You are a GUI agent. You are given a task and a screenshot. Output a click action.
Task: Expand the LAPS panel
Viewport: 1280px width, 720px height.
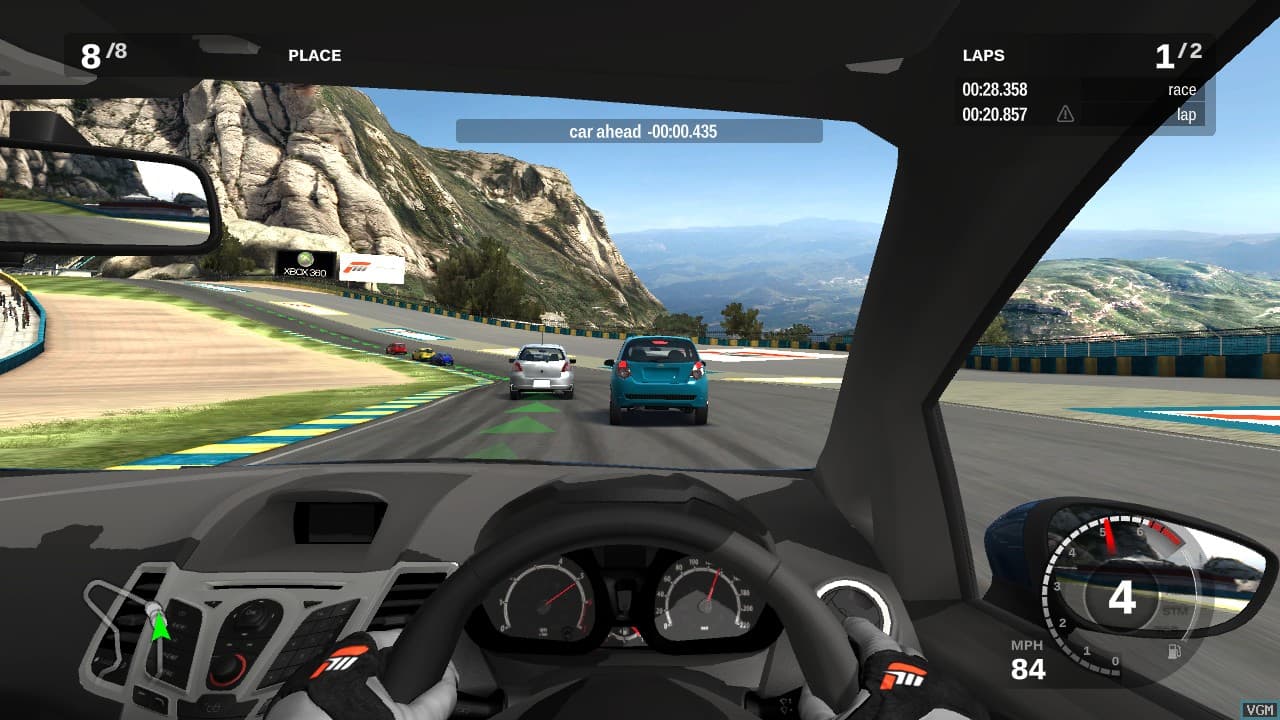[982, 55]
